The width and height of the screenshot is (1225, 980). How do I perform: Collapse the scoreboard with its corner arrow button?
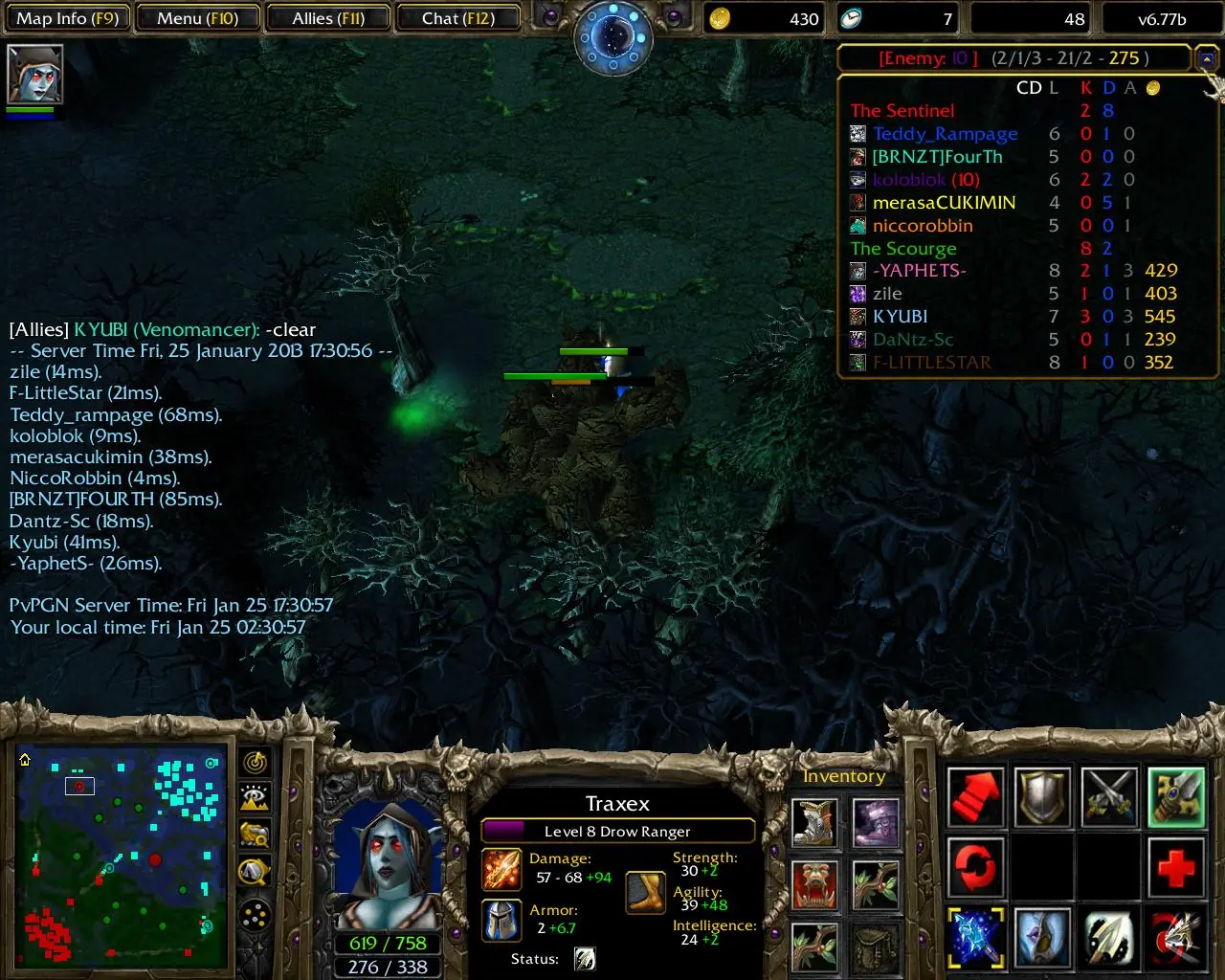coord(1206,59)
